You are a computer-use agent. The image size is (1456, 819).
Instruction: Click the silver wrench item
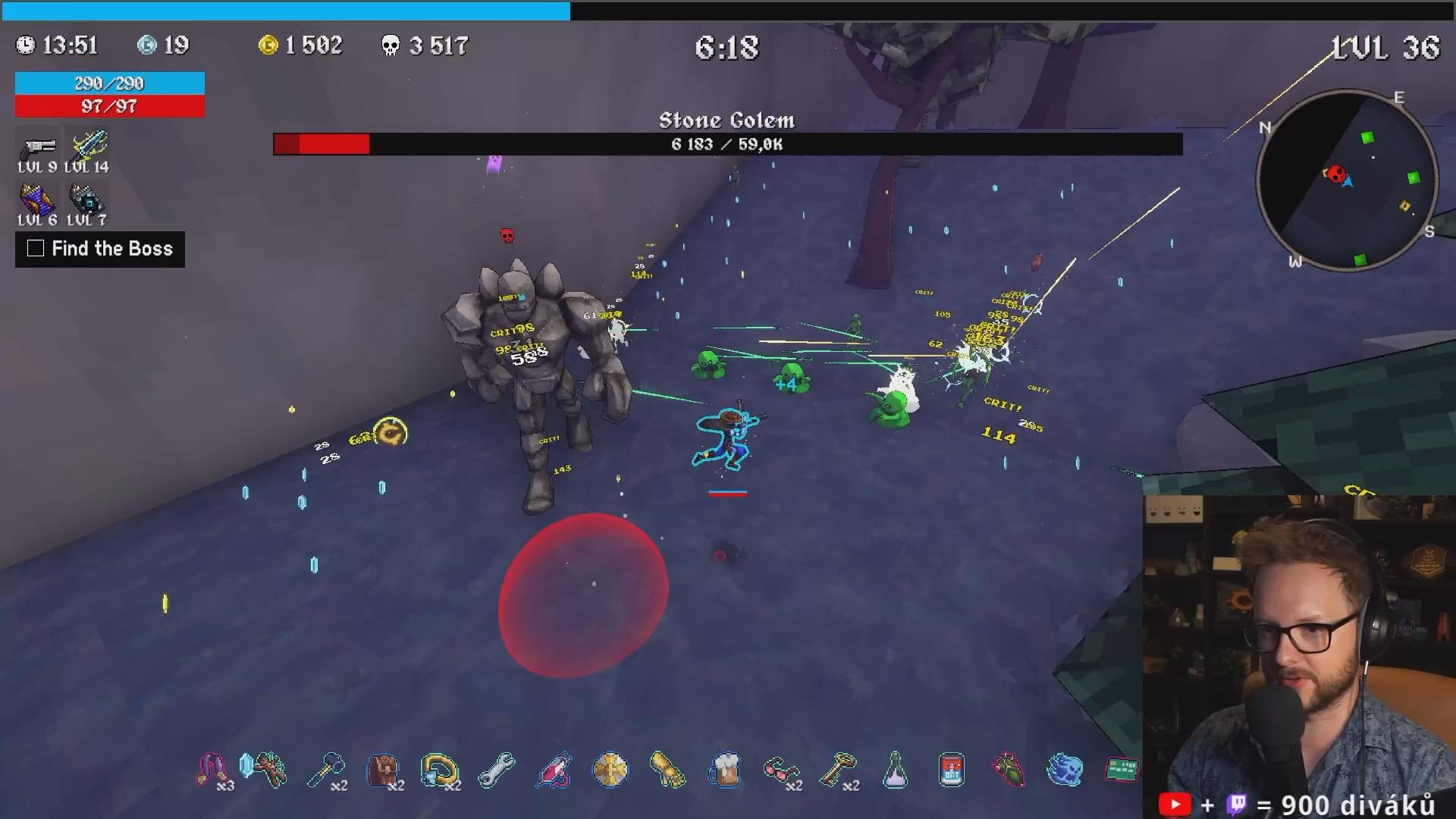point(497,770)
